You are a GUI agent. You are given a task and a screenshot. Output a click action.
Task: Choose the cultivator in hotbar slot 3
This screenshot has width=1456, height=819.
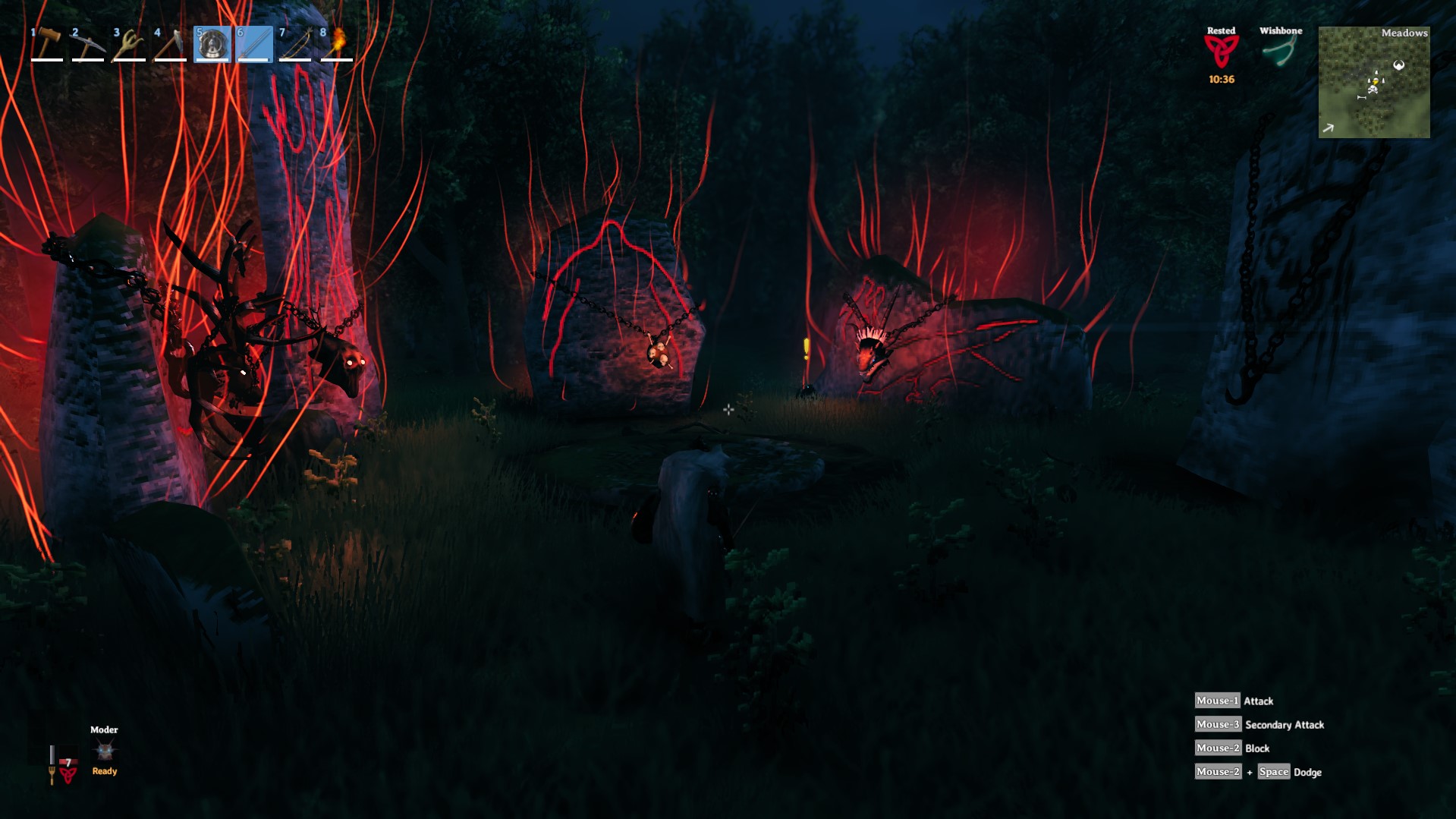pyautogui.click(x=129, y=44)
